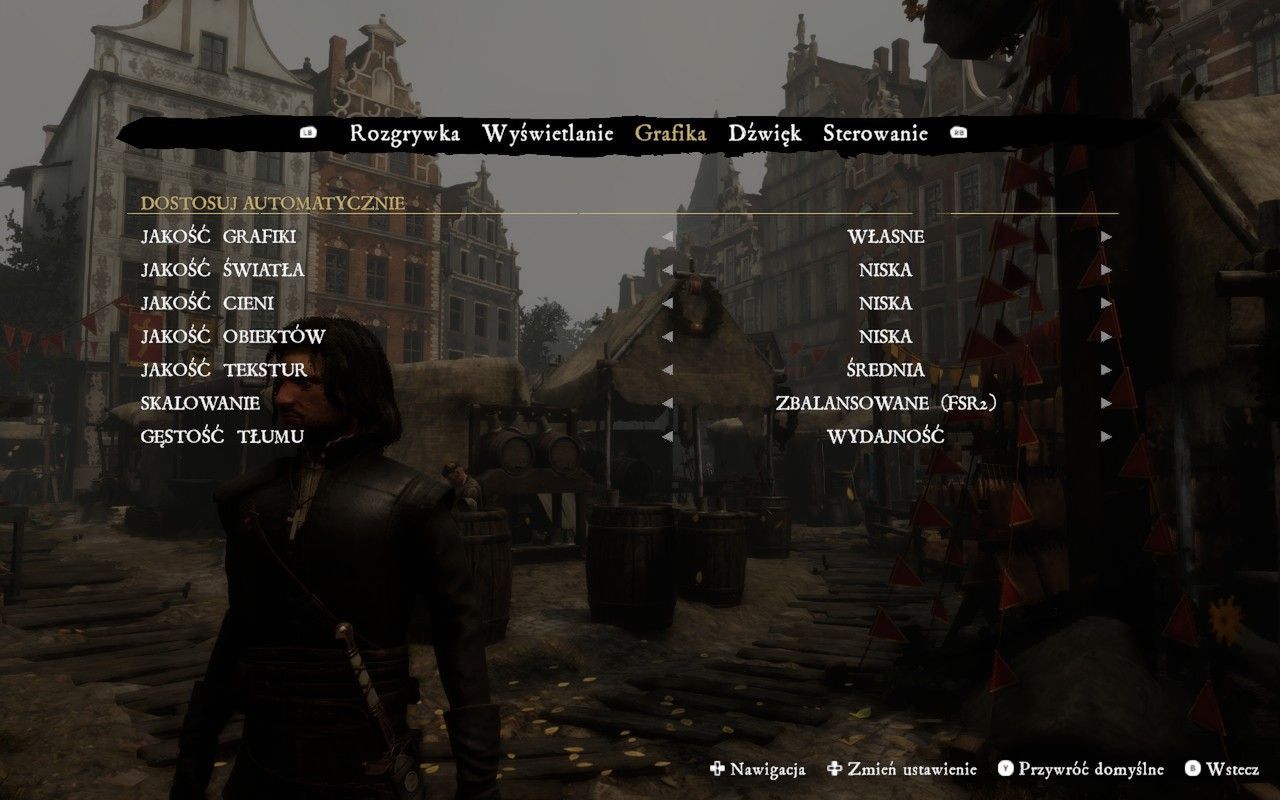This screenshot has height=800, width=1280.
Task: Switch to the Dźwięk tab
Action: 765,134
